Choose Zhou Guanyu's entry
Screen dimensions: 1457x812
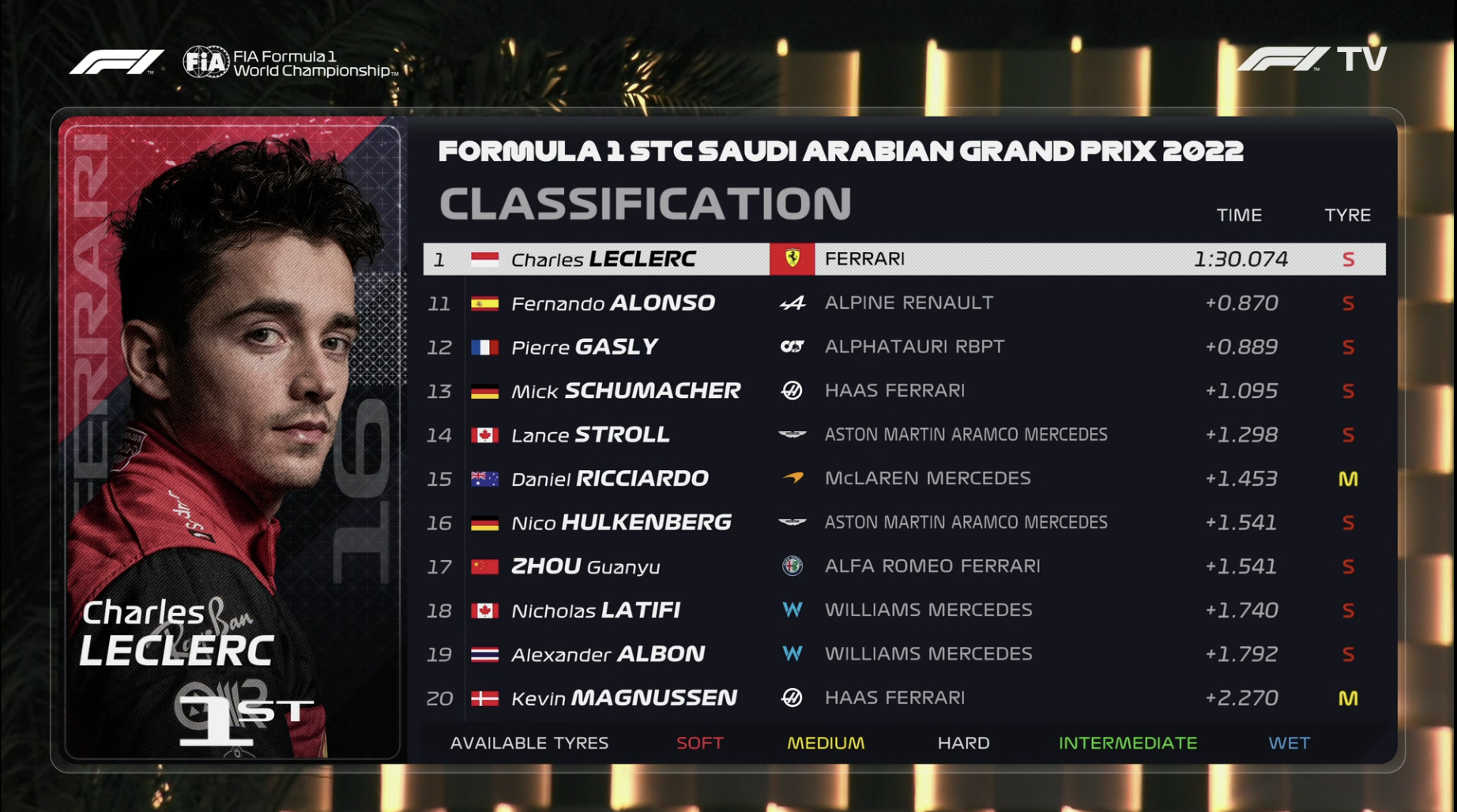pos(903,566)
